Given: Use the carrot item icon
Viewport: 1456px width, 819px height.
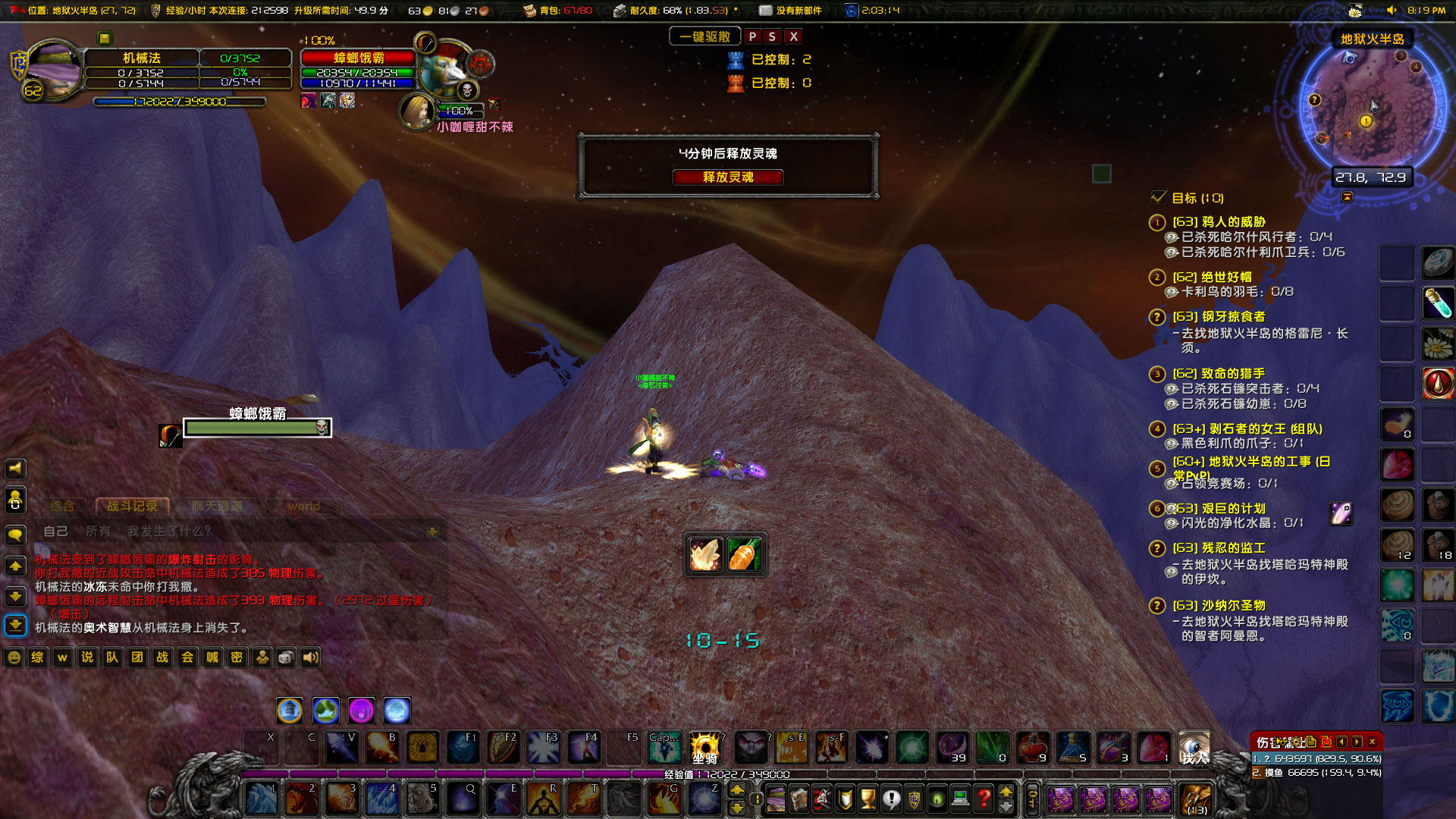Looking at the screenshot, I should [744, 554].
